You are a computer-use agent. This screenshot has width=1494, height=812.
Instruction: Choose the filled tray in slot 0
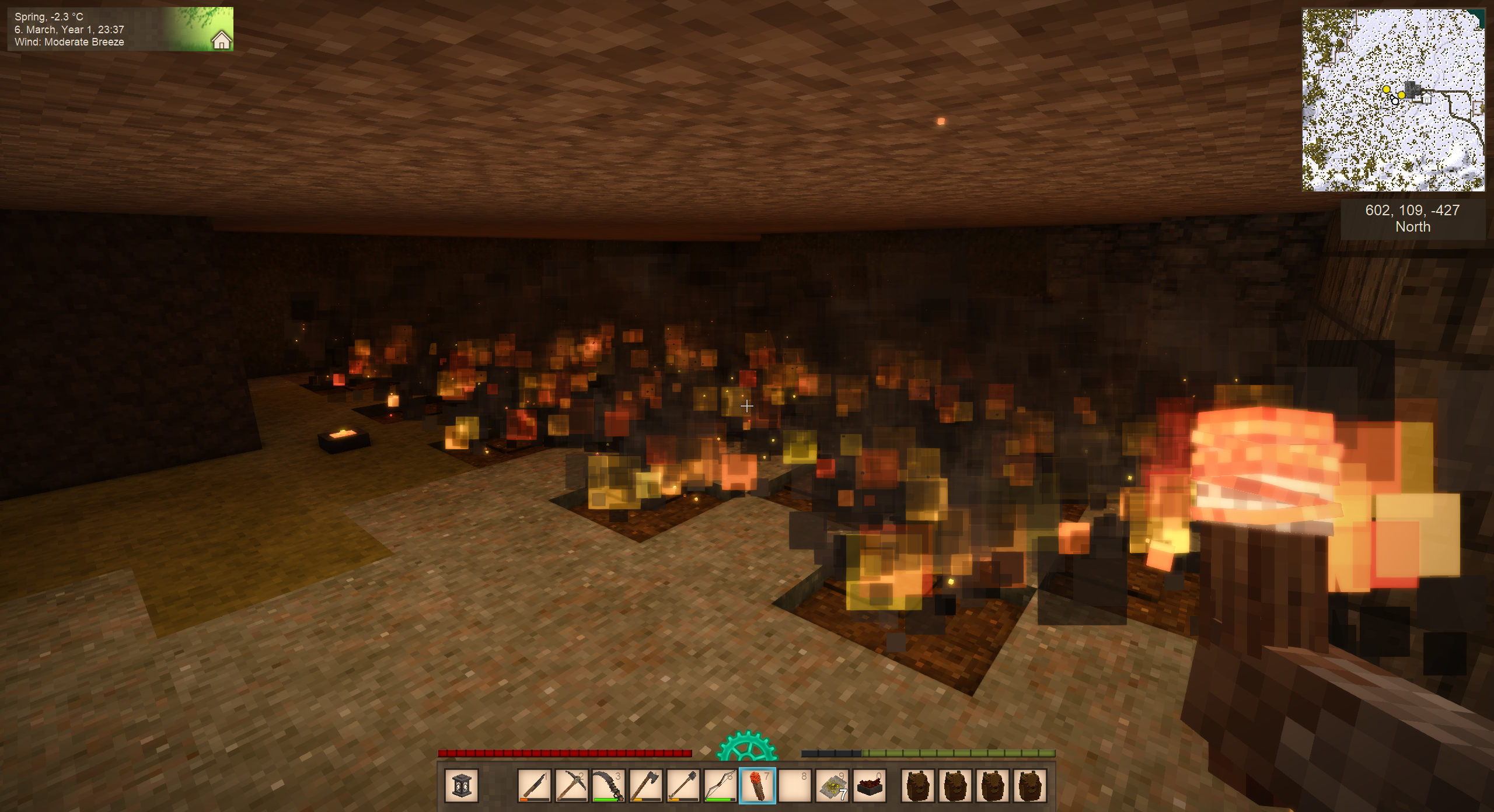click(870, 786)
